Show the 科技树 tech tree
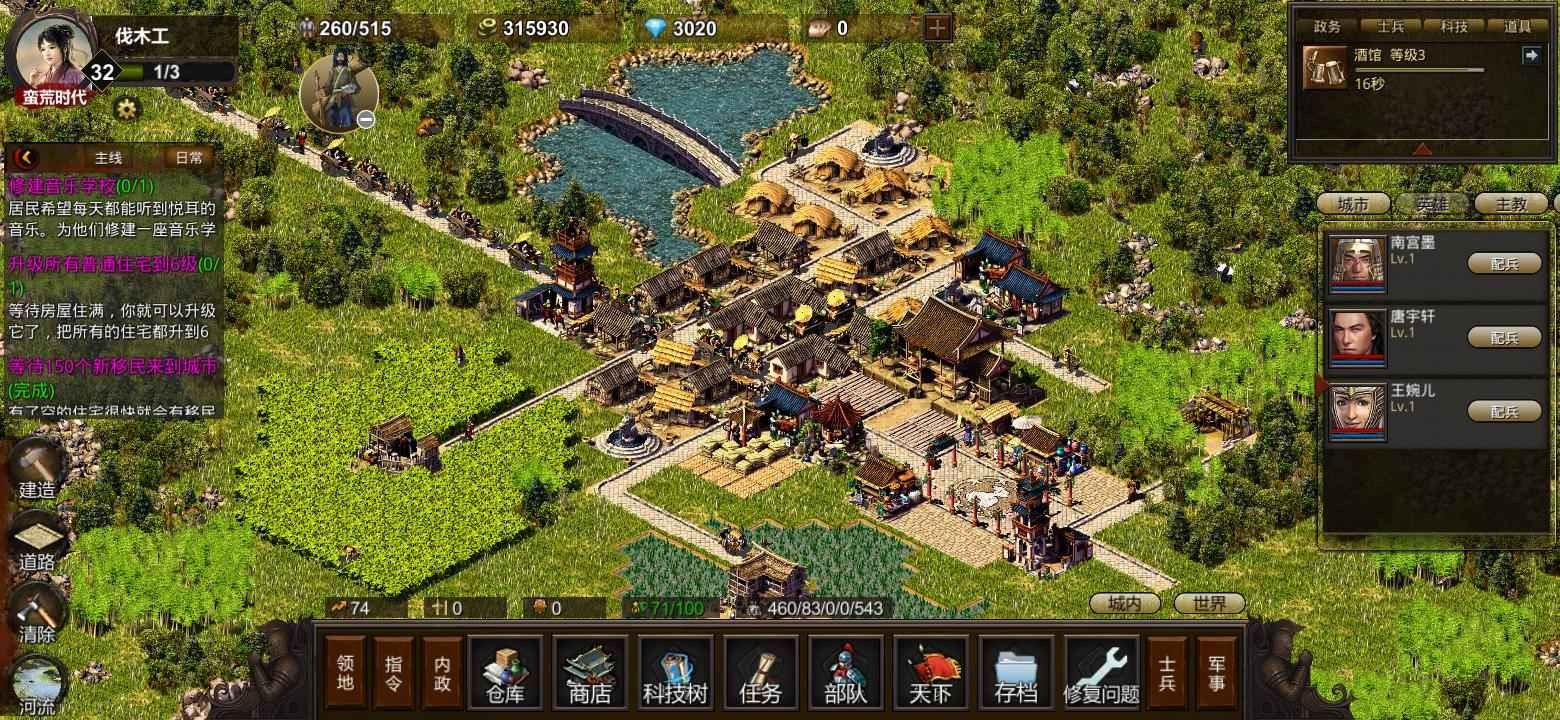The width and height of the screenshot is (1560, 720). pos(675,672)
